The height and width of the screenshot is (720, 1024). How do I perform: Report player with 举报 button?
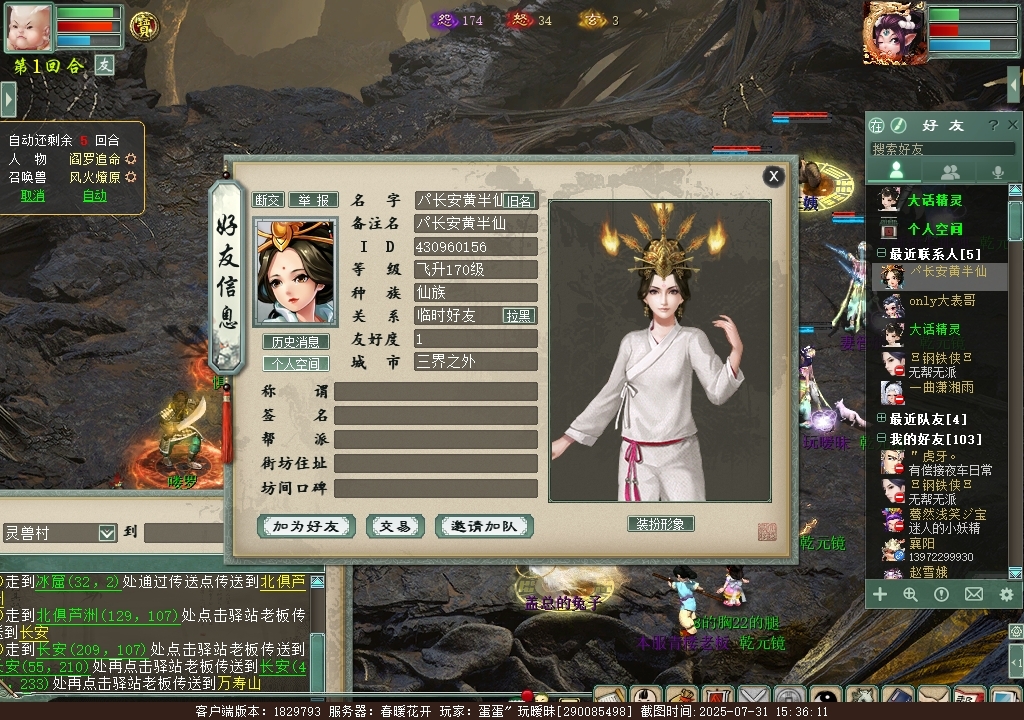click(x=313, y=200)
